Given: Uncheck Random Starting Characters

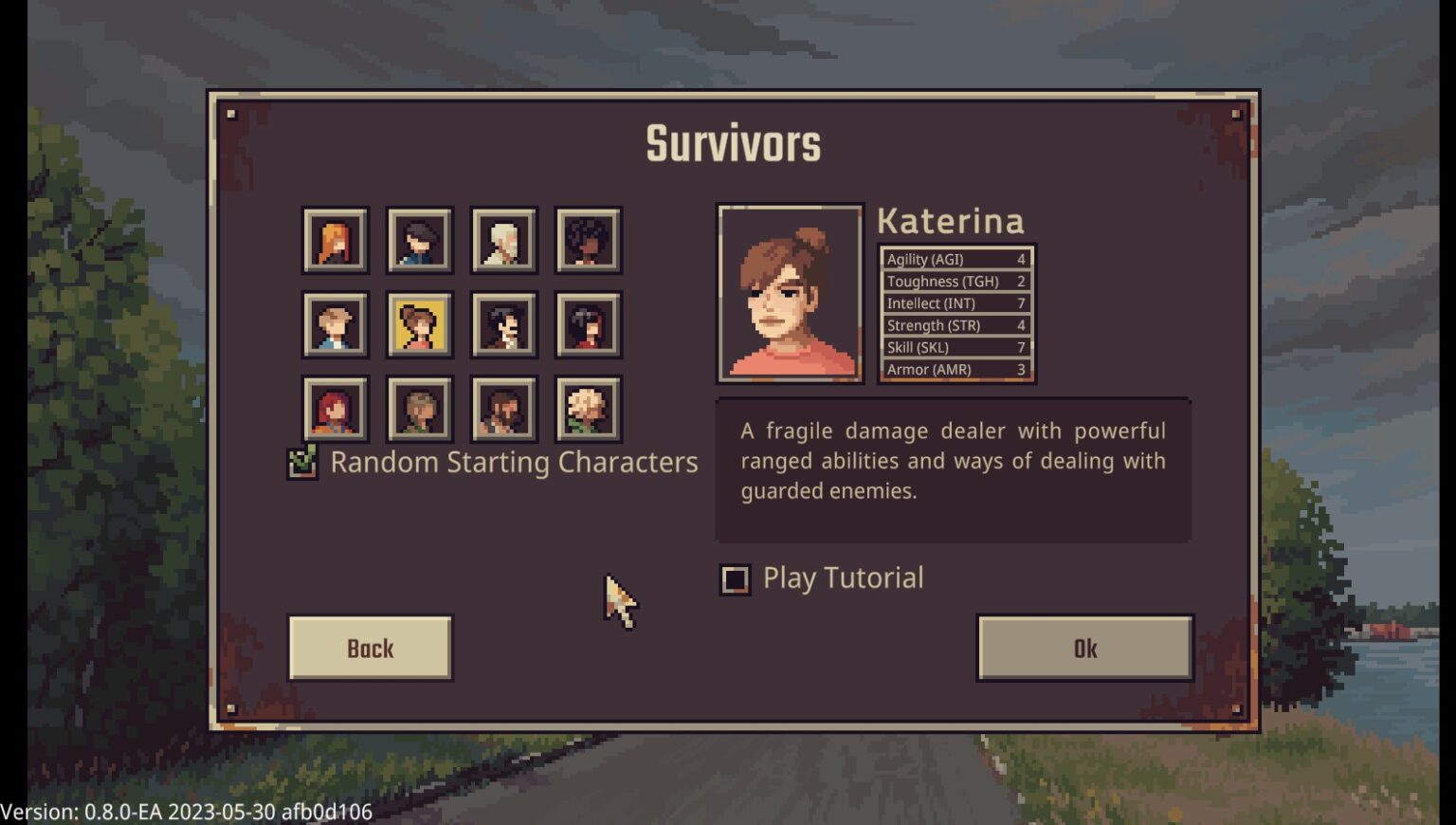Looking at the screenshot, I should [302, 461].
